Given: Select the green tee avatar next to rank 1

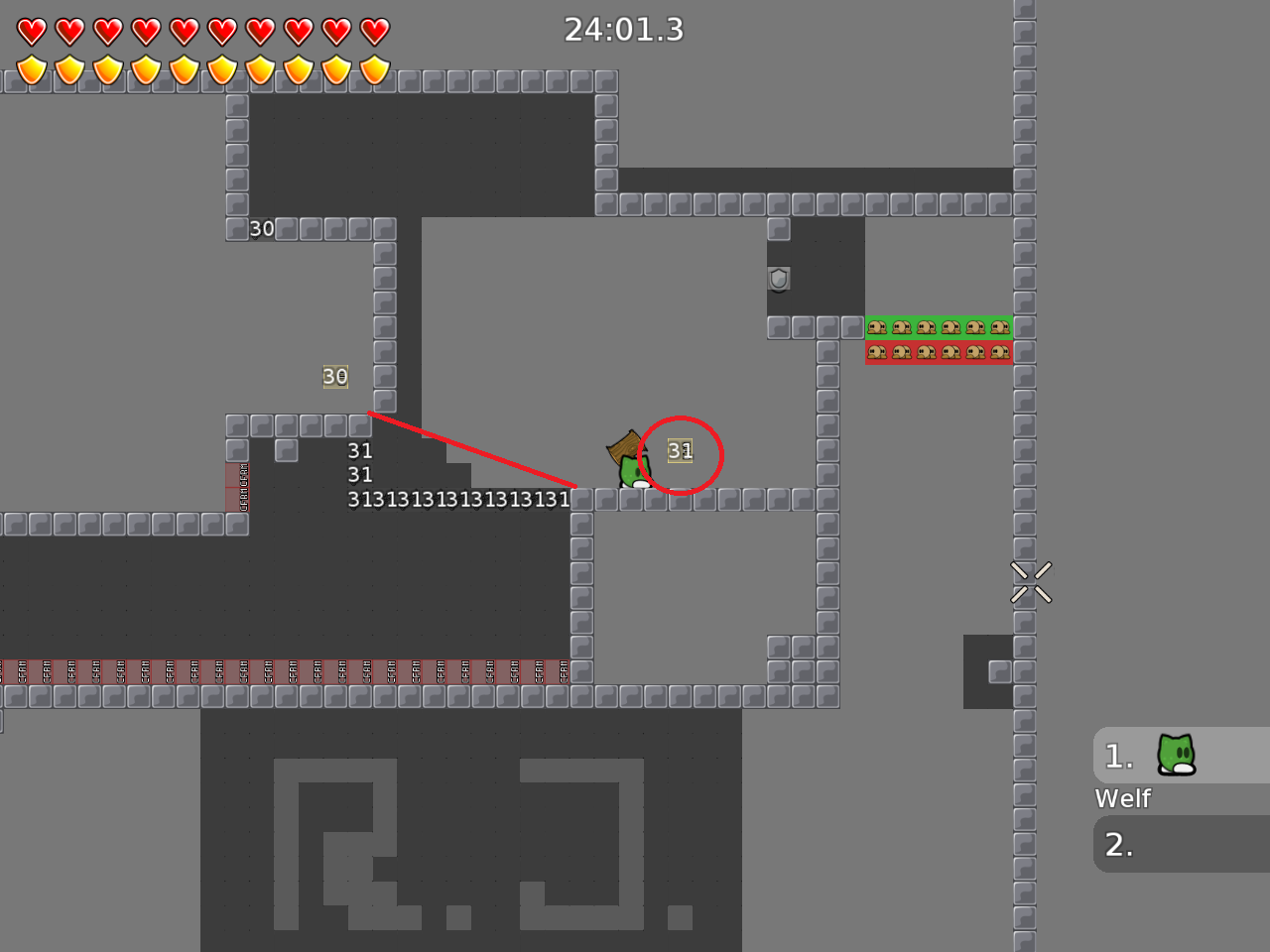Looking at the screenshot, I should pyautogui.click(x=1176, y=755).
